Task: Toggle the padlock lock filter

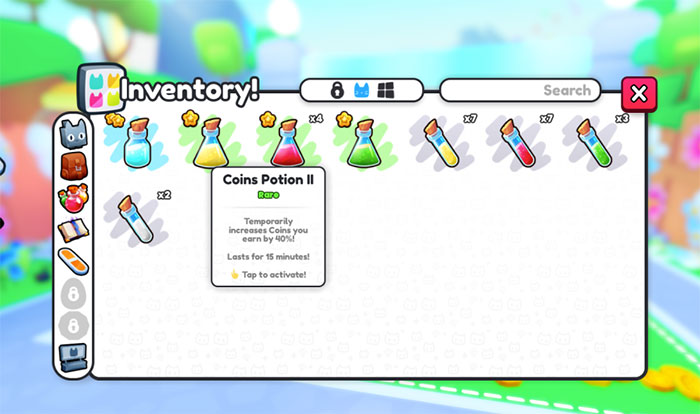Action: coord(338,91)
